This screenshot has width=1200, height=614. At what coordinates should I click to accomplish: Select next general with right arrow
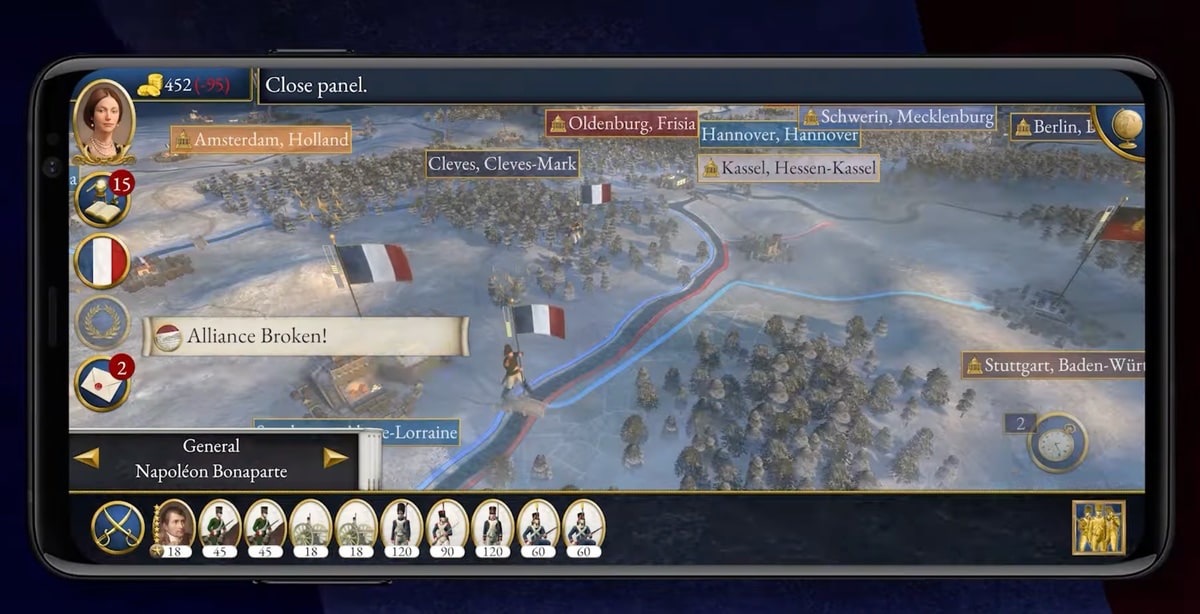335,458
